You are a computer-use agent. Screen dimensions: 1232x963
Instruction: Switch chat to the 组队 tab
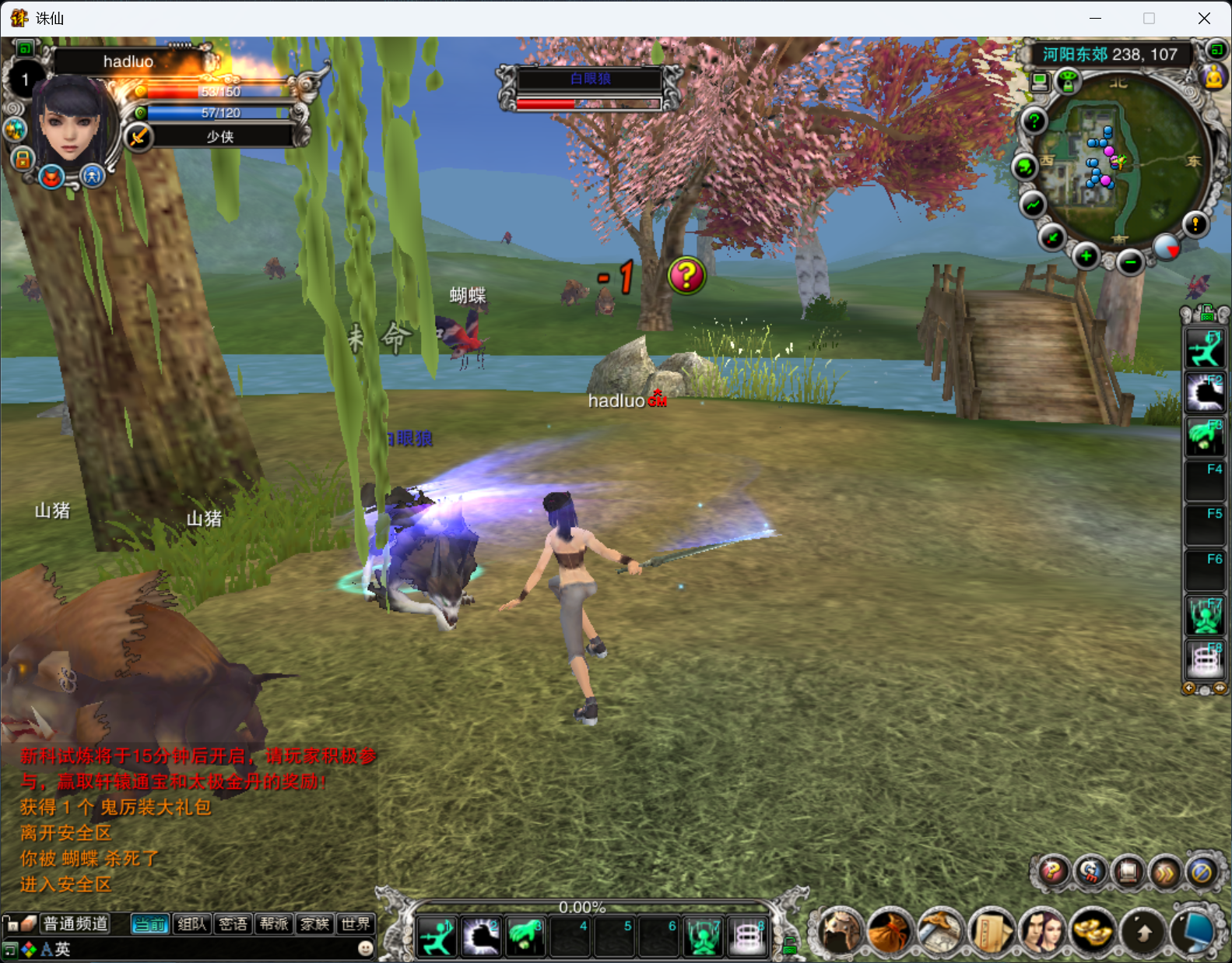pyautogui.click(x=191, y=924)
